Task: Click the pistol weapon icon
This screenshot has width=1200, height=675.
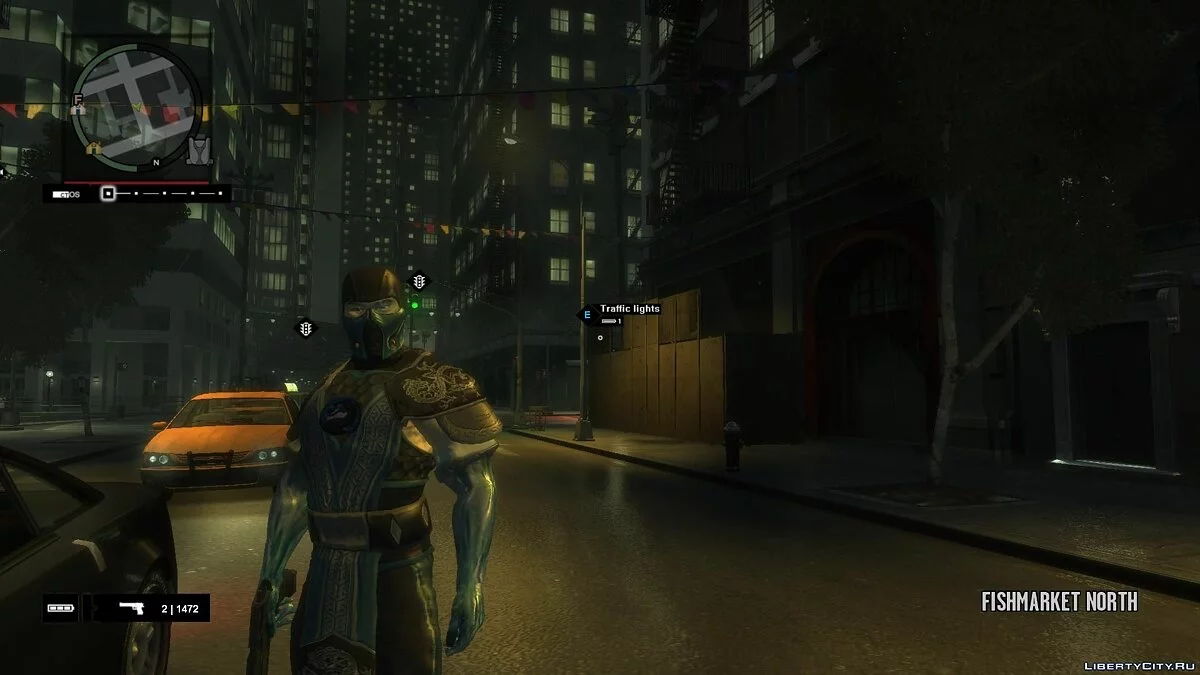Action: click(131, 607)
